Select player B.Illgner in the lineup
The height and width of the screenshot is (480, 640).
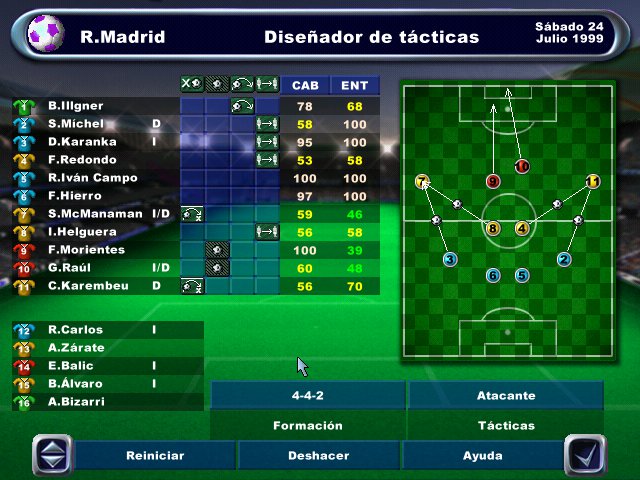click(x=76, y=106)
